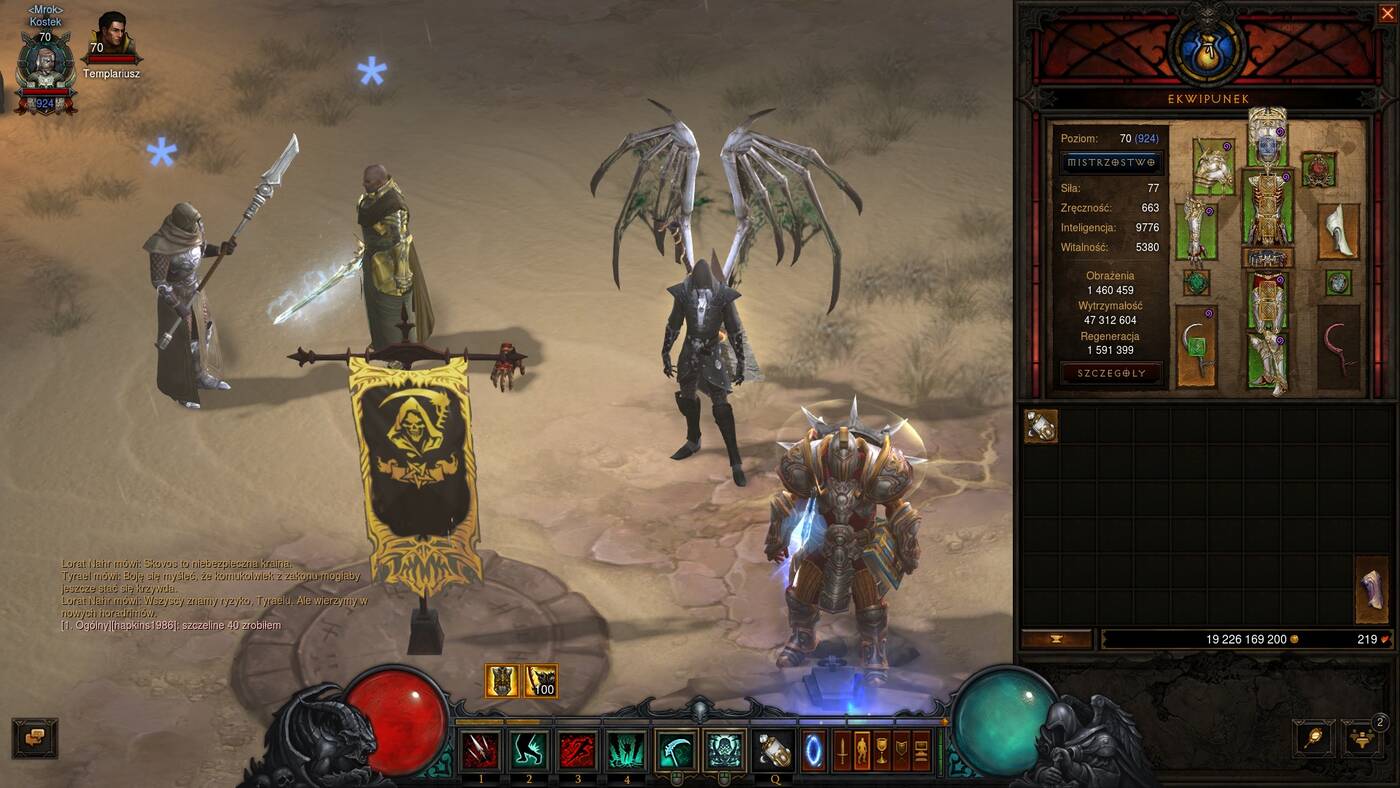
Task: Drink the potion in the Q slot
Action: [x=774, y=750]
